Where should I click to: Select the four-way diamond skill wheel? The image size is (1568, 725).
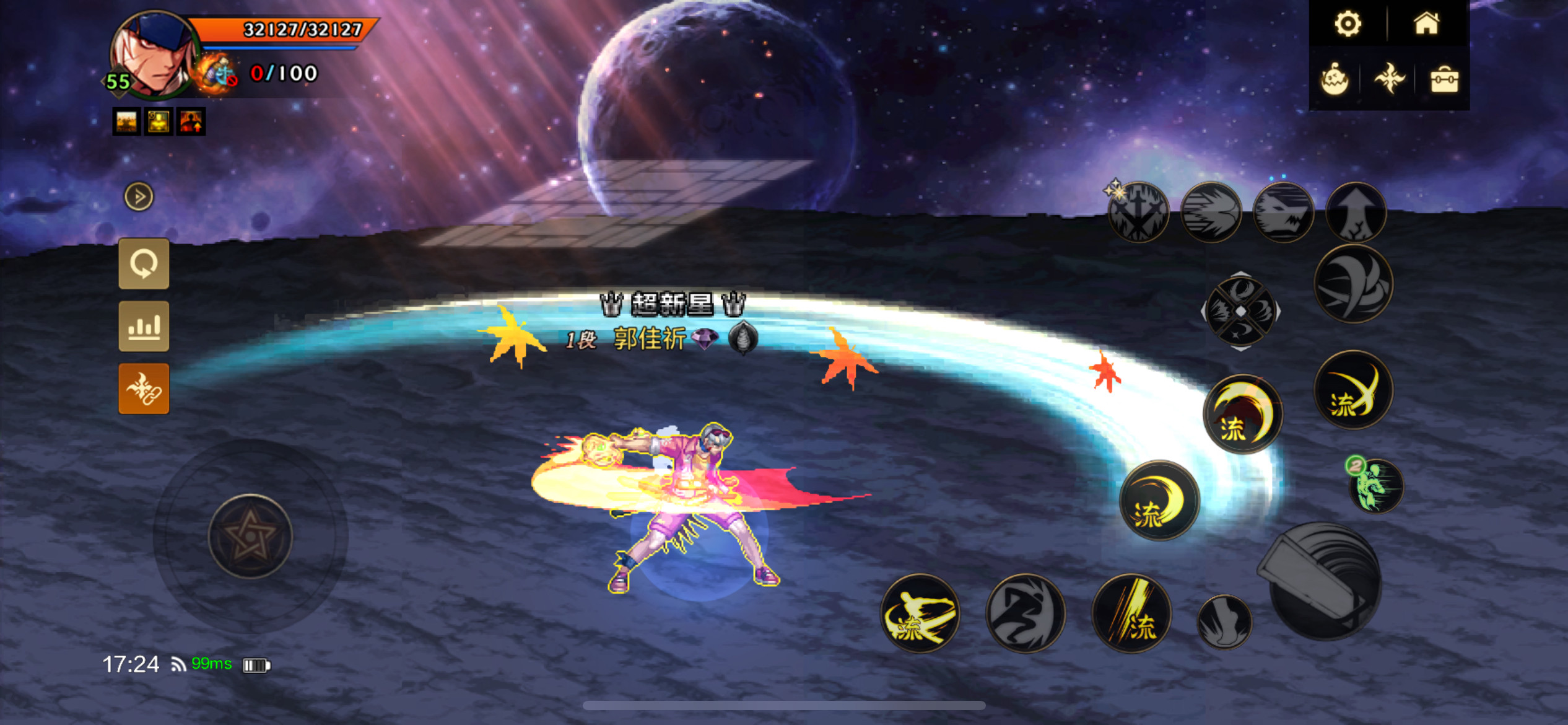pos(1241,311)
